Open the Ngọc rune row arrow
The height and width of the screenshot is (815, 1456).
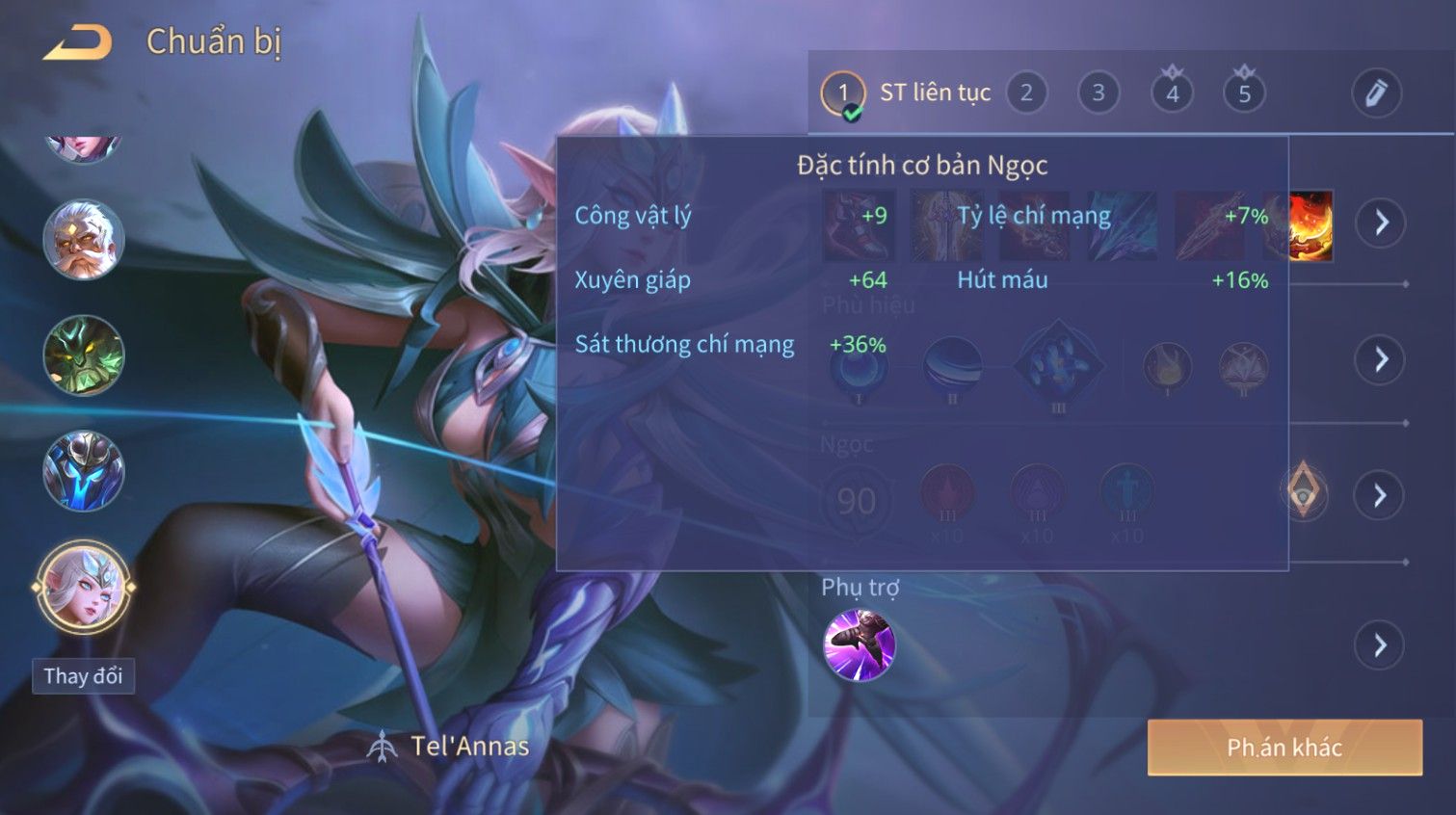[x=1380, y=495]
